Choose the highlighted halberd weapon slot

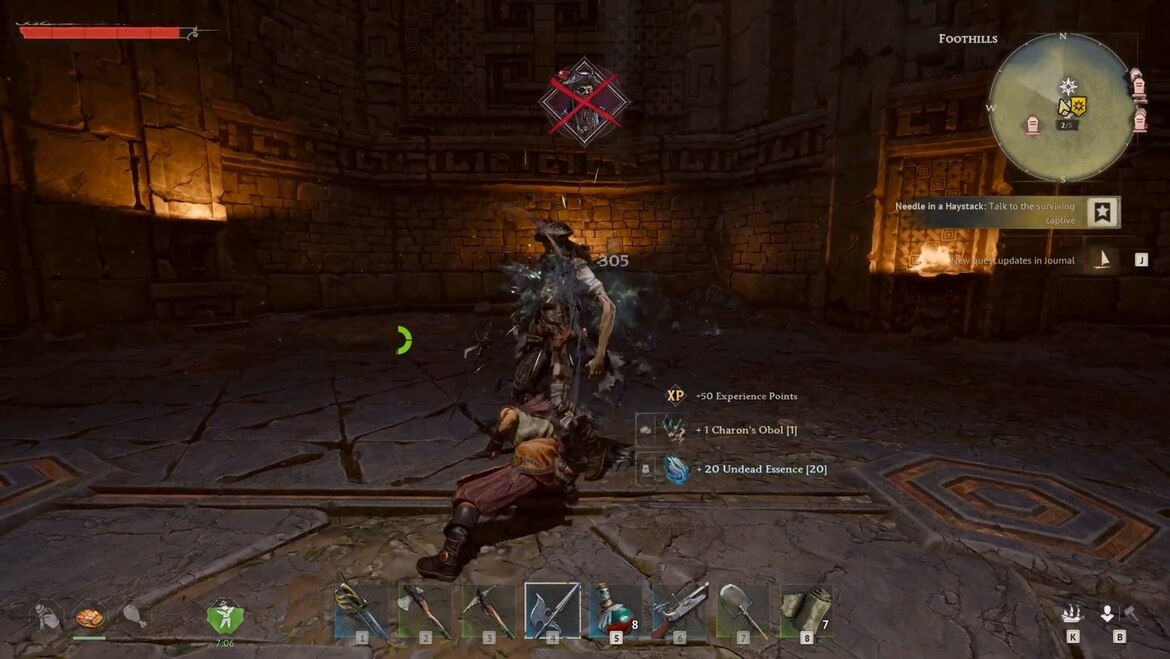point(553,609)
